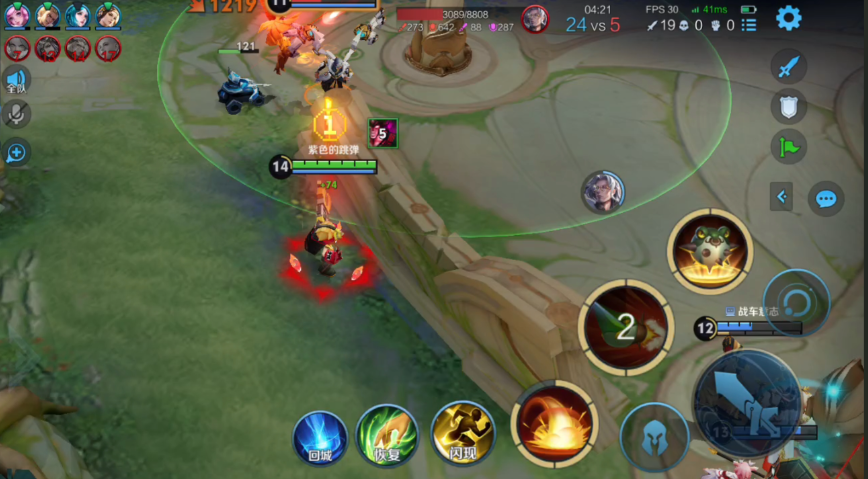Select the pink-haired teammate portrait

coord(17,16)
